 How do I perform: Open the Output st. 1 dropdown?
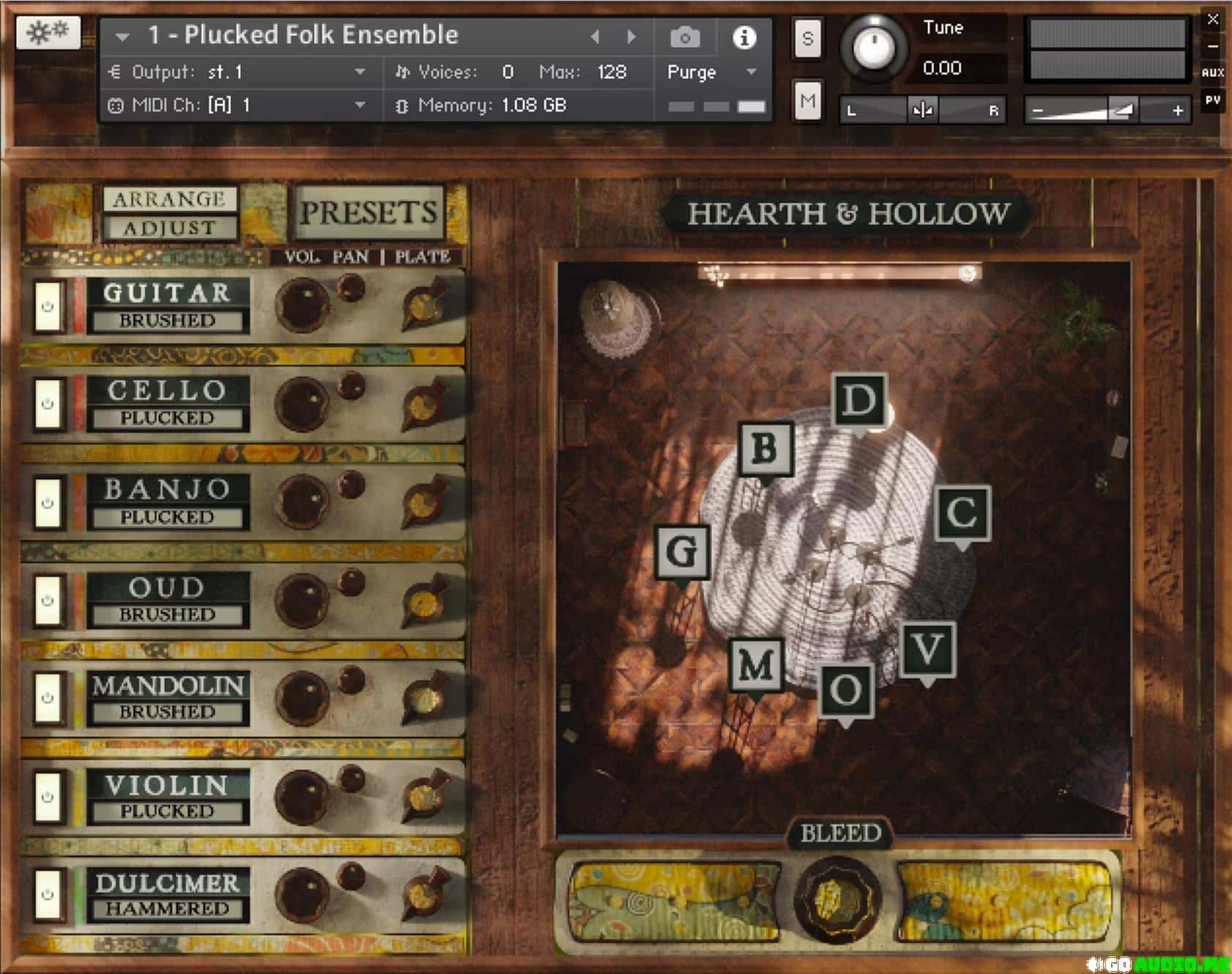[x=360, y=72]
